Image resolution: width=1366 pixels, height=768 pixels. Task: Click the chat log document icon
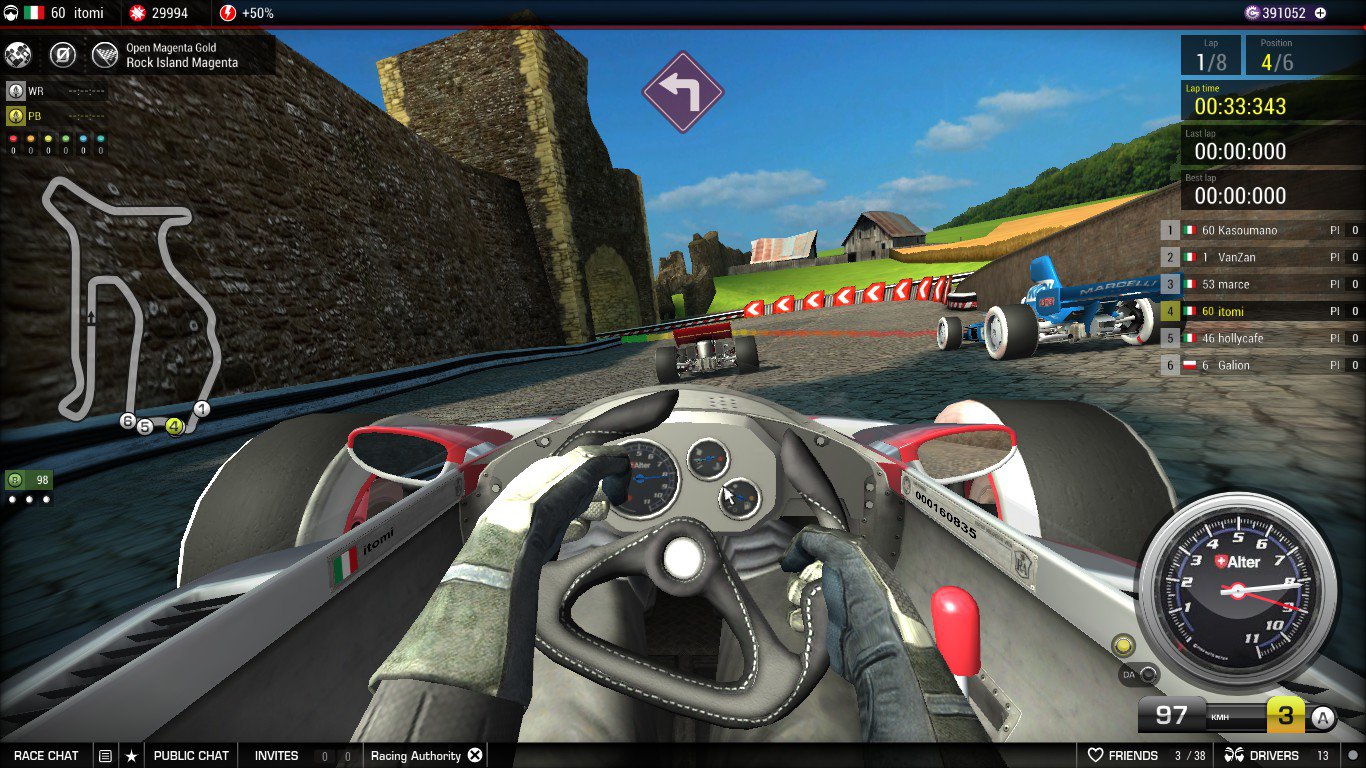pos(104,755)
